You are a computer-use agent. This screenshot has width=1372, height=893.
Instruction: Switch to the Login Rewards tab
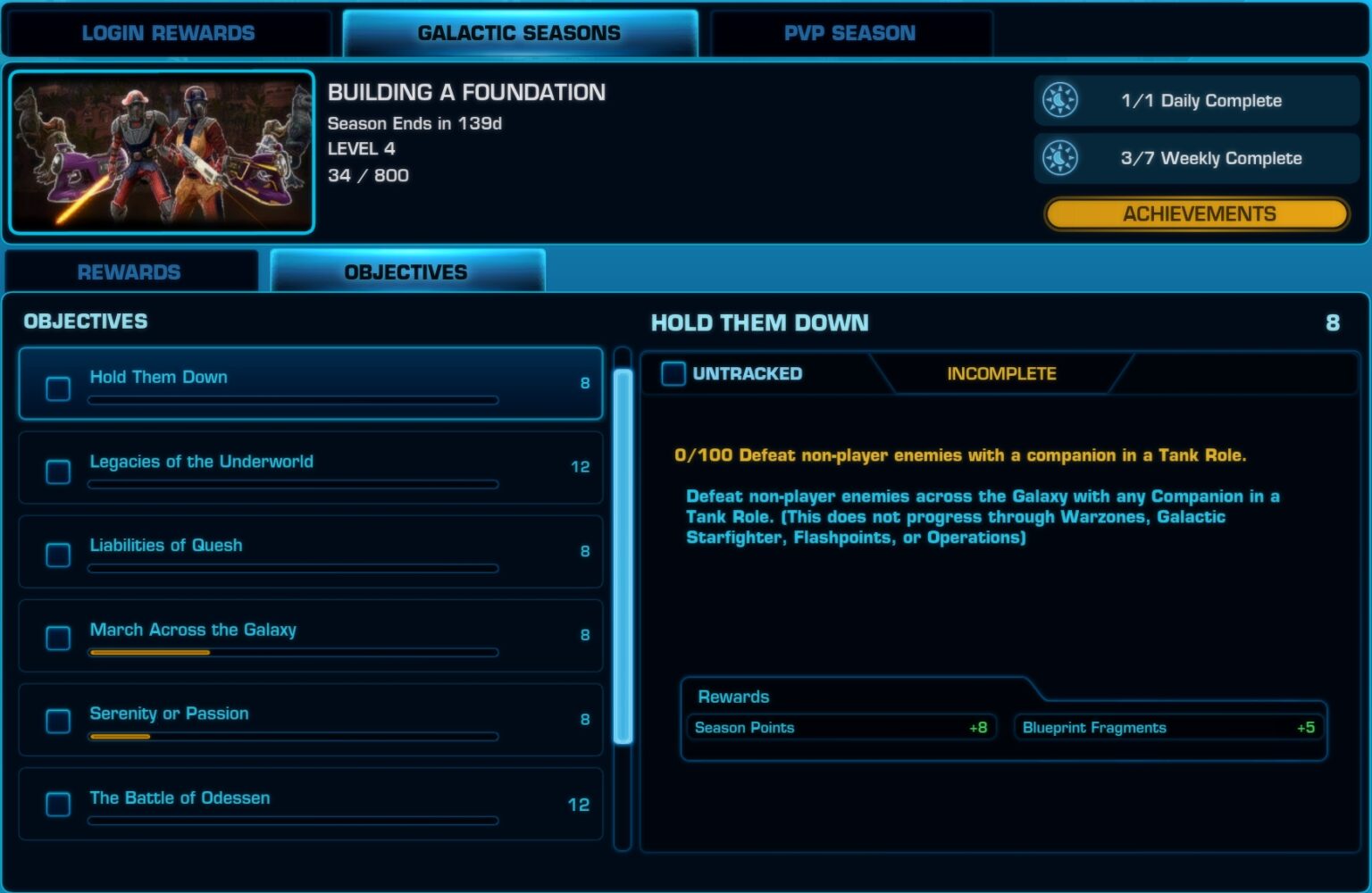pyautogui.click(x=168, y=32)
